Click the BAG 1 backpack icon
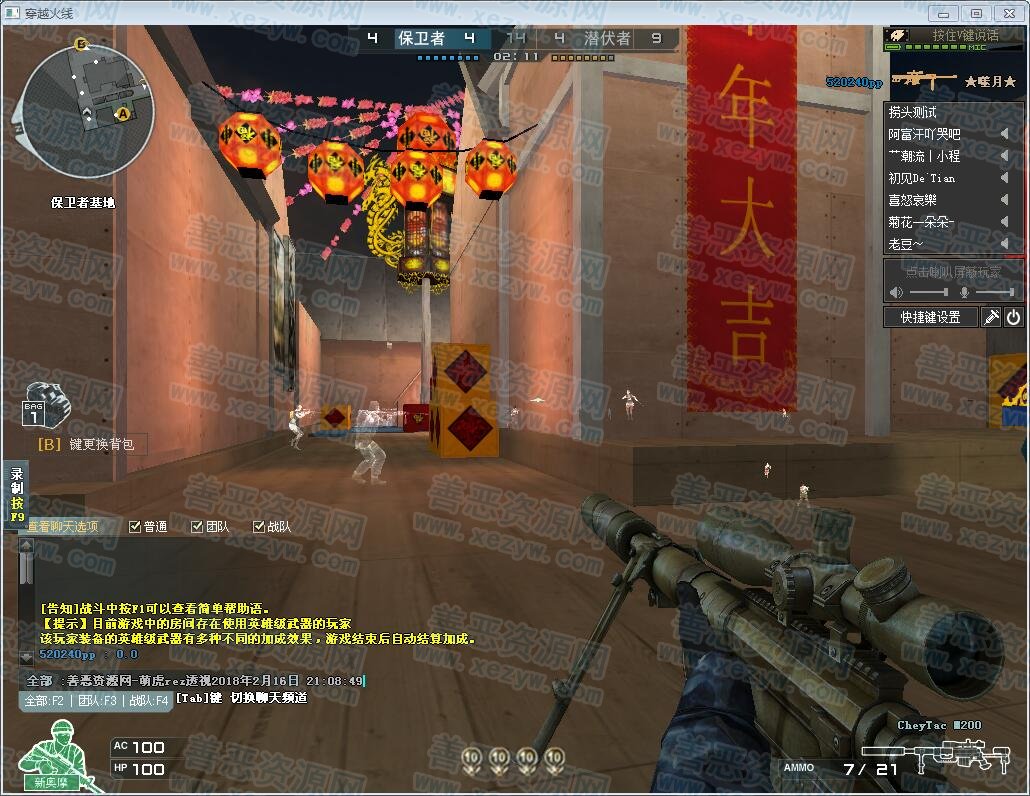 click(46, 406)
